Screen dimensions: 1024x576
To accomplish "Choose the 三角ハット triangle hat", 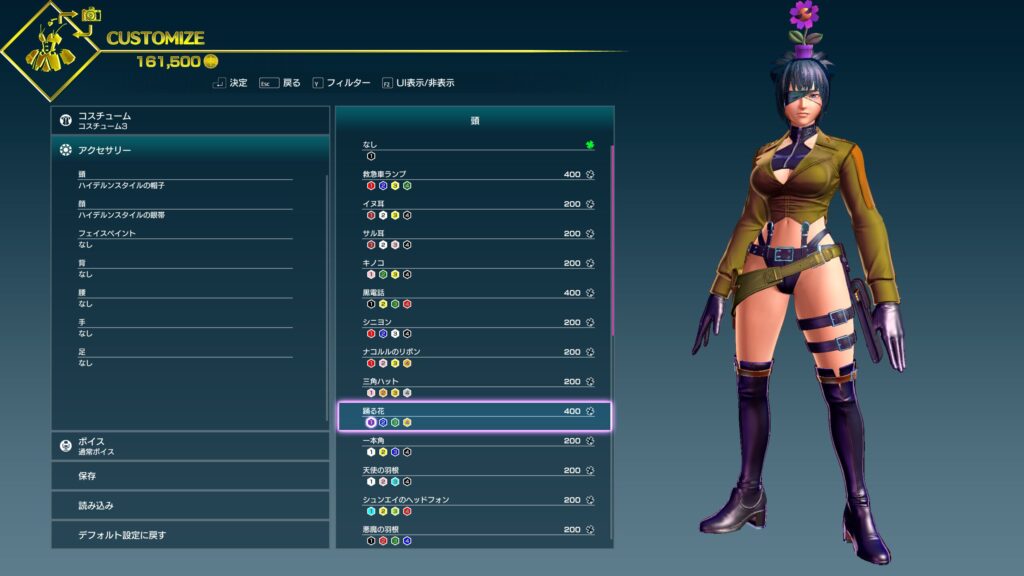I will tap(474, 386).
